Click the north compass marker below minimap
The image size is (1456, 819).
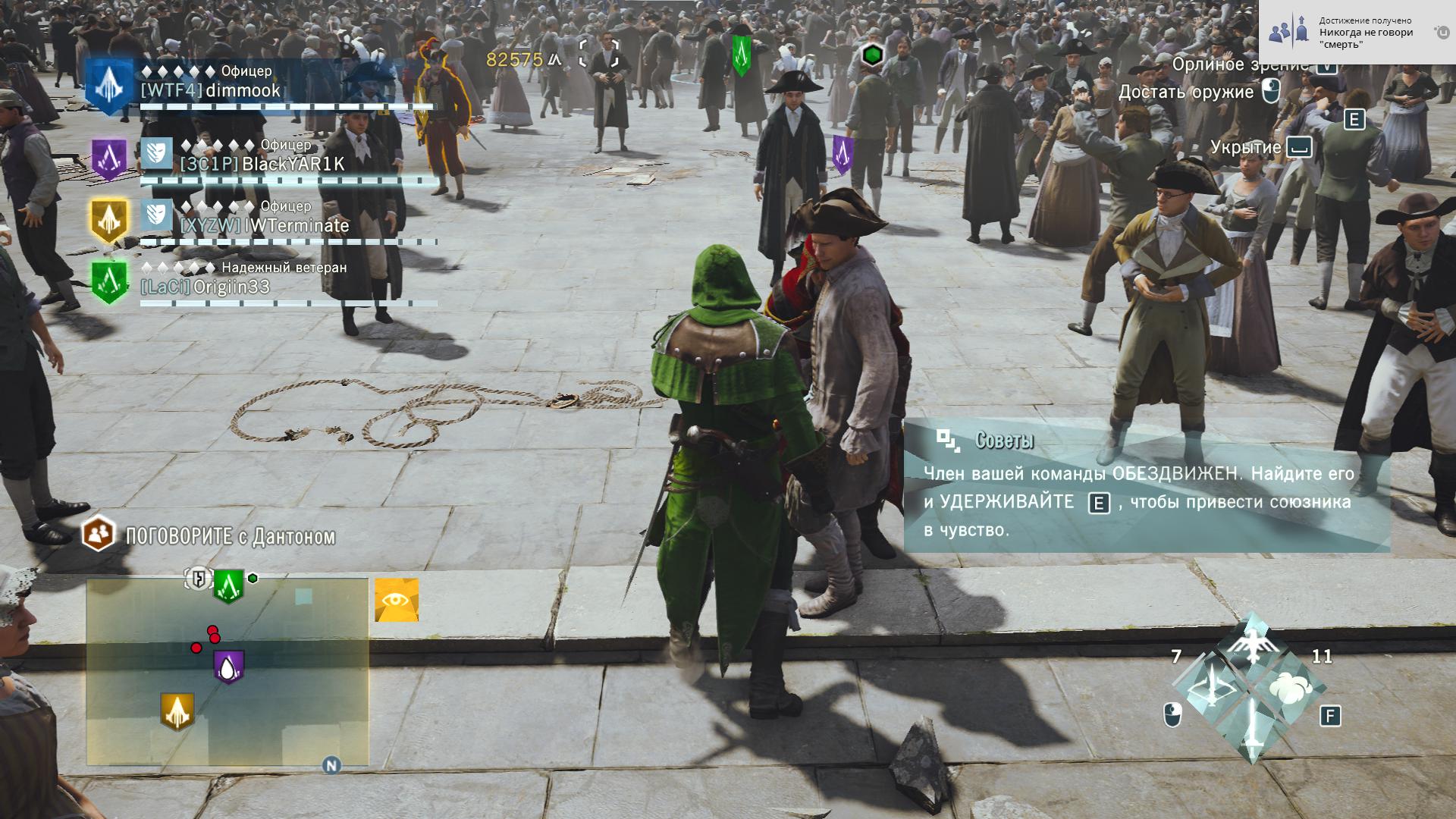pyautogui.click(x=331, y=765)
